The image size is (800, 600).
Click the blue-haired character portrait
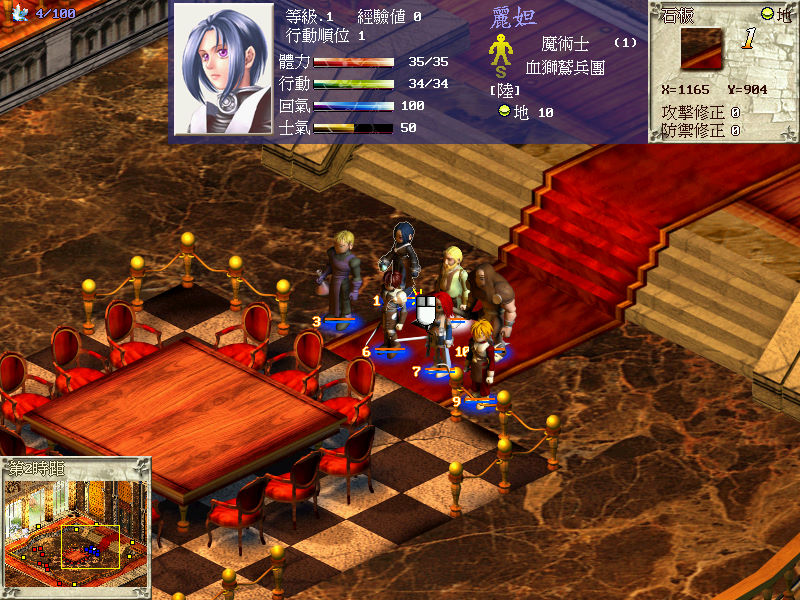tap(223, 69)
